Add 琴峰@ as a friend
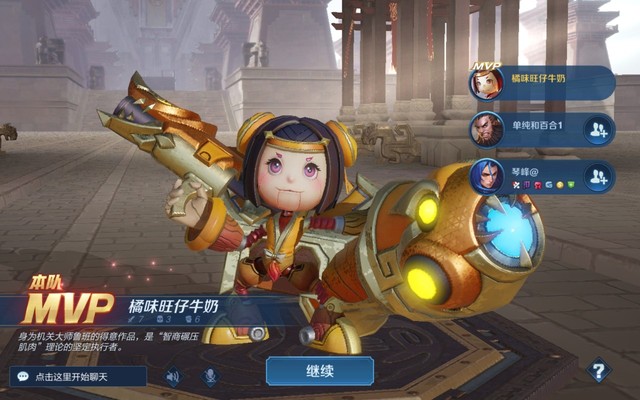 (x=598, y=176)
